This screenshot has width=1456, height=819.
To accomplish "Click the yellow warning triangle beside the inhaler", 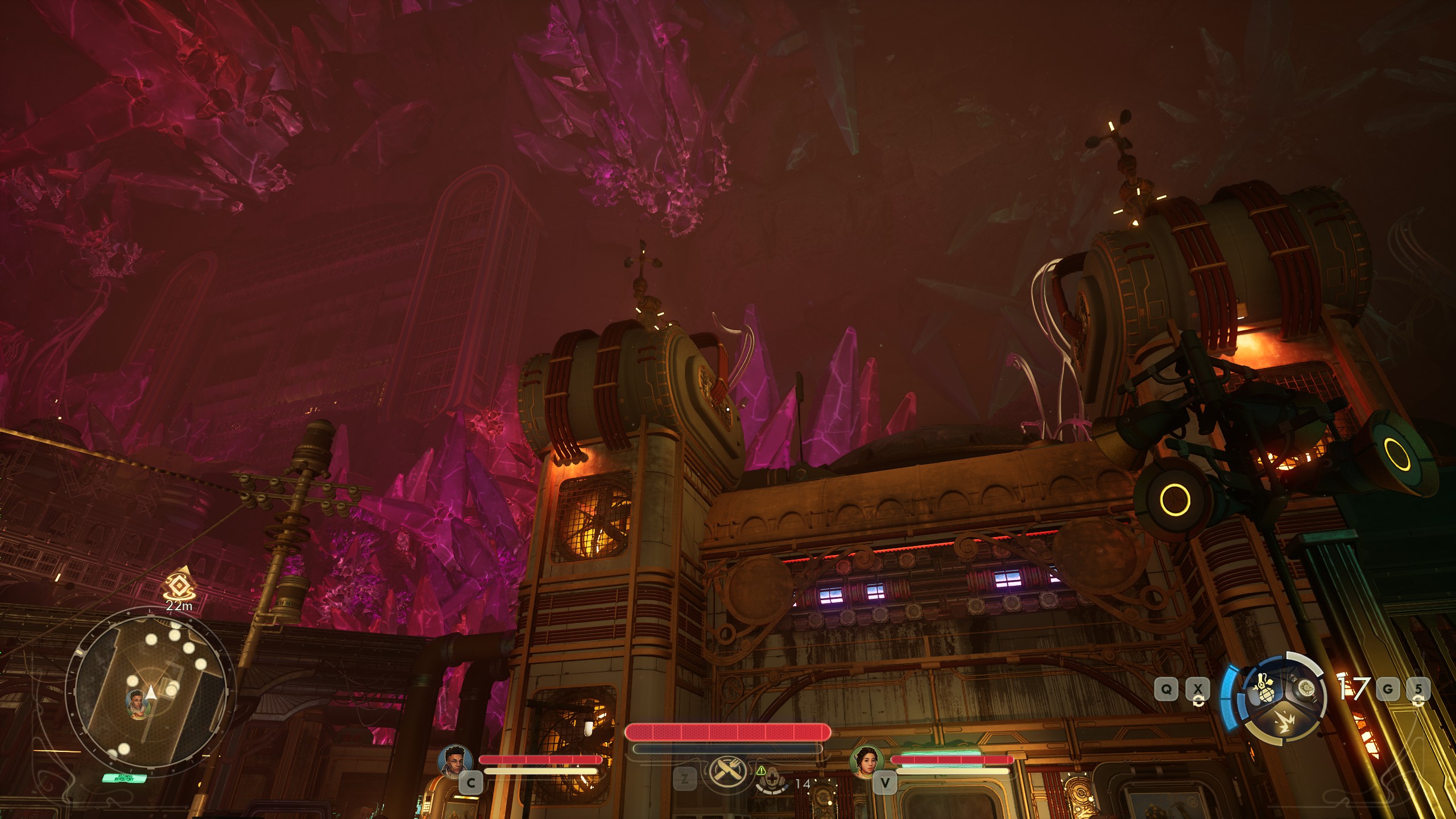I will point(761,771).
